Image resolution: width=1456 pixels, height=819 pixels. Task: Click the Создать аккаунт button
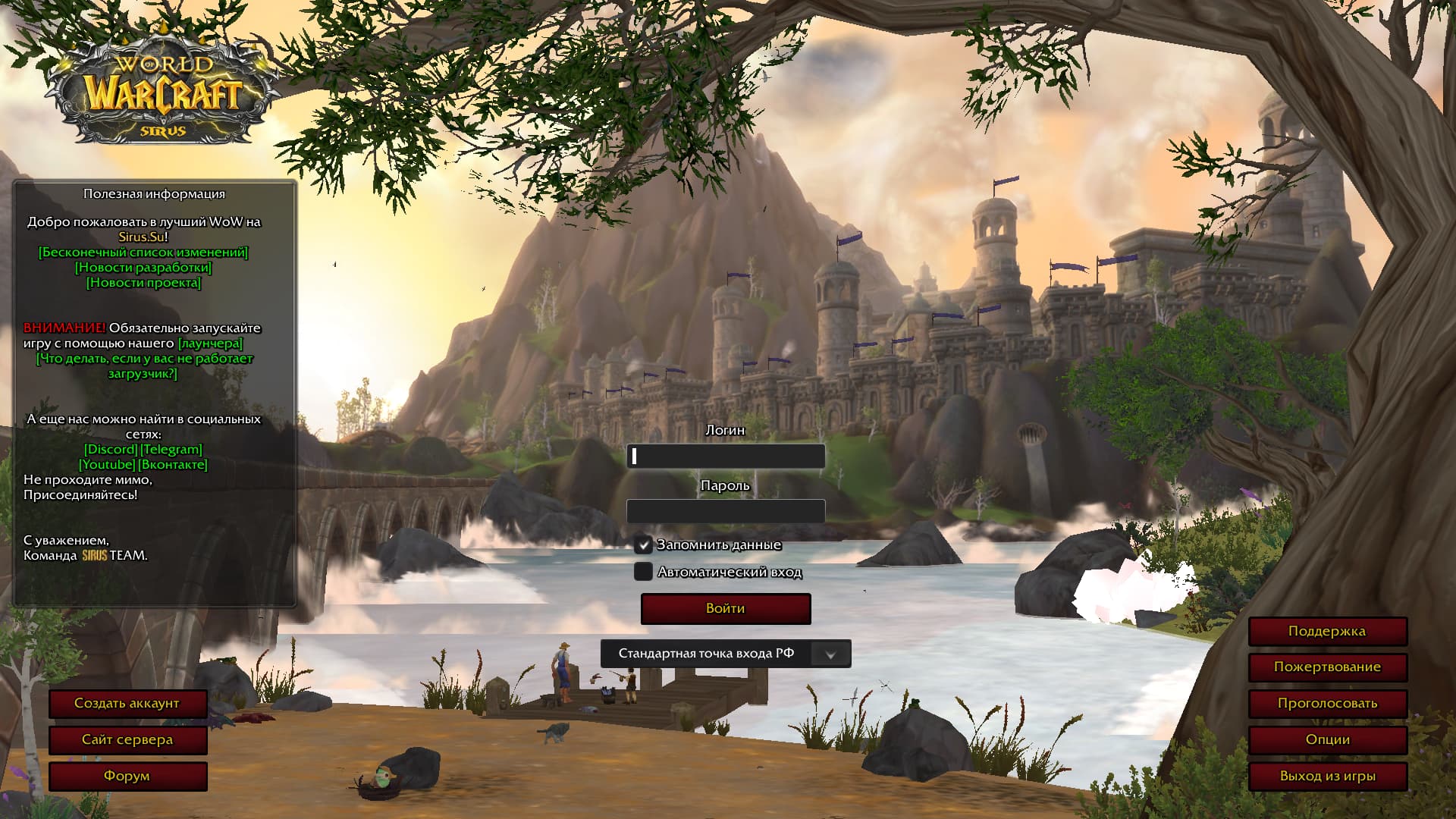(x=127, y=704)
